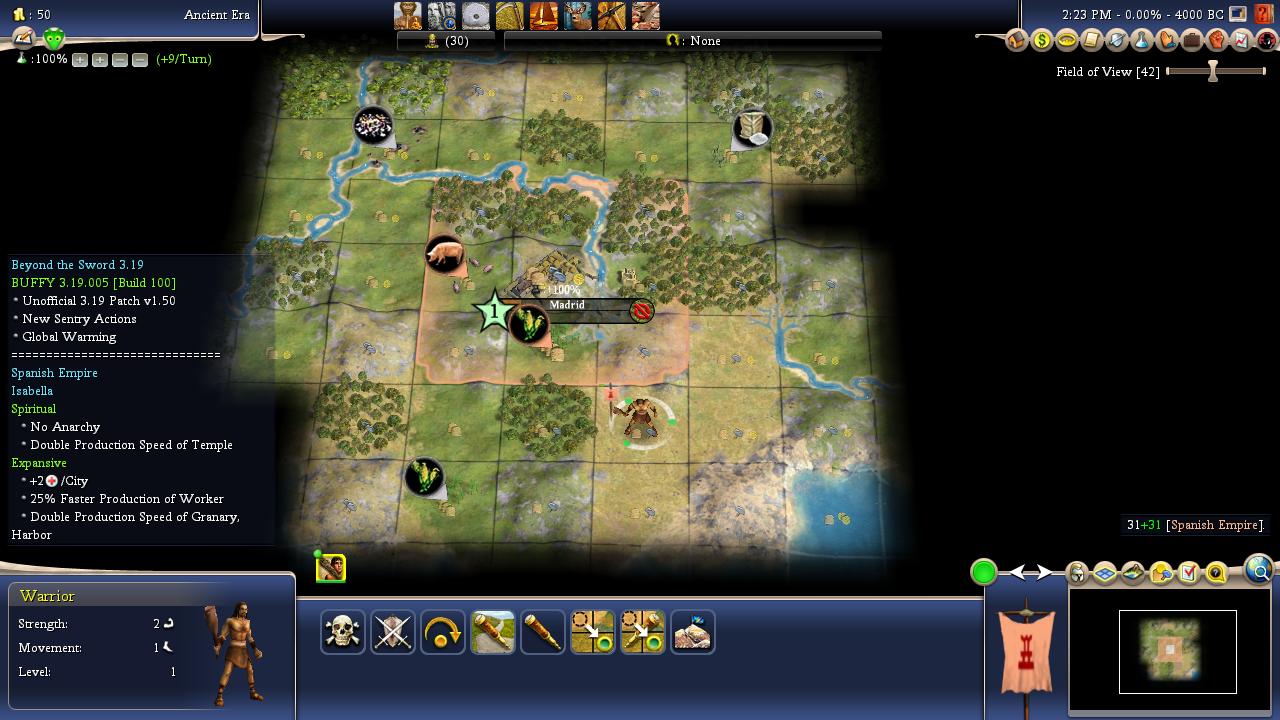Delete the unit with the skull button
The image size is (1280, 720).
(343, 632)
